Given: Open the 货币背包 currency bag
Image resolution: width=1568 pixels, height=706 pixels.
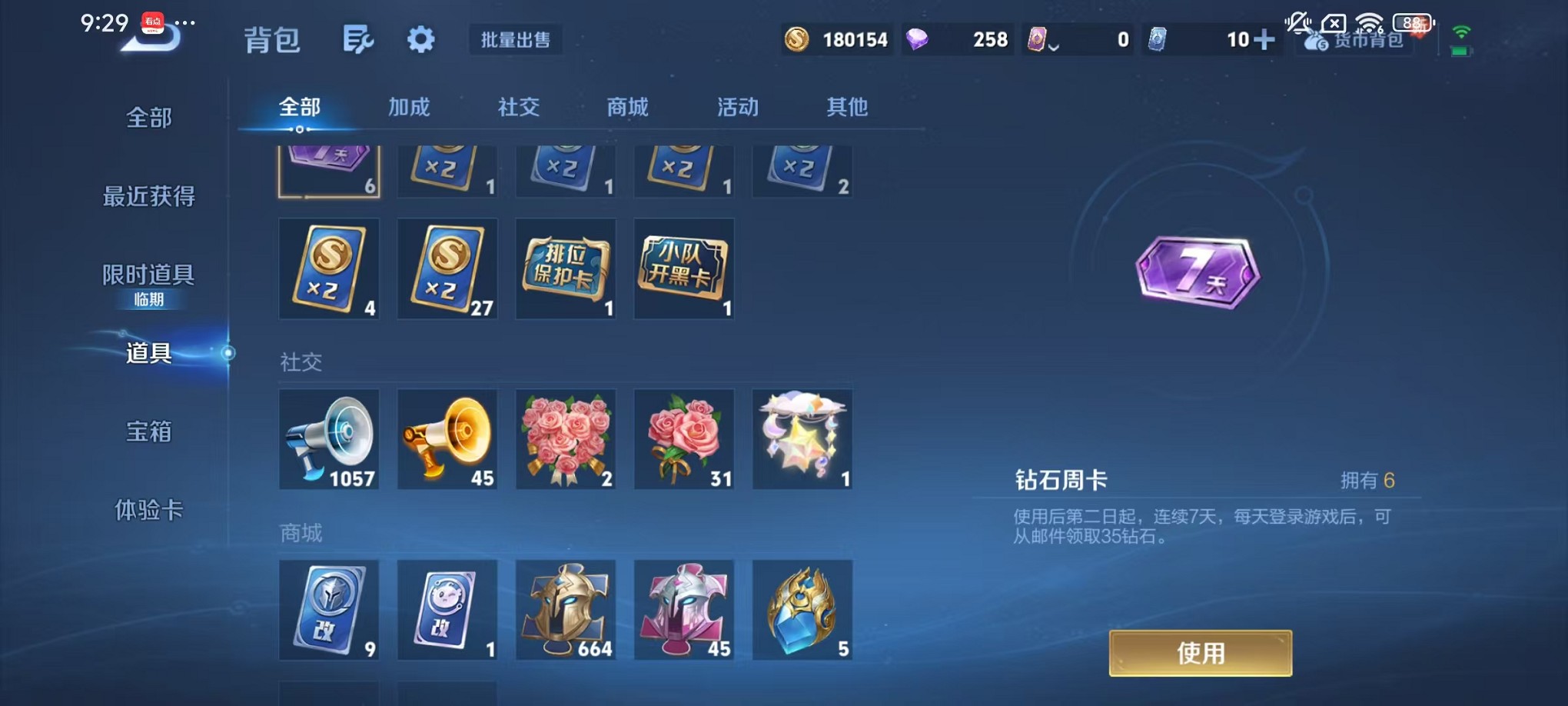Looking at the screenshot, I should tap(1358, 40).
